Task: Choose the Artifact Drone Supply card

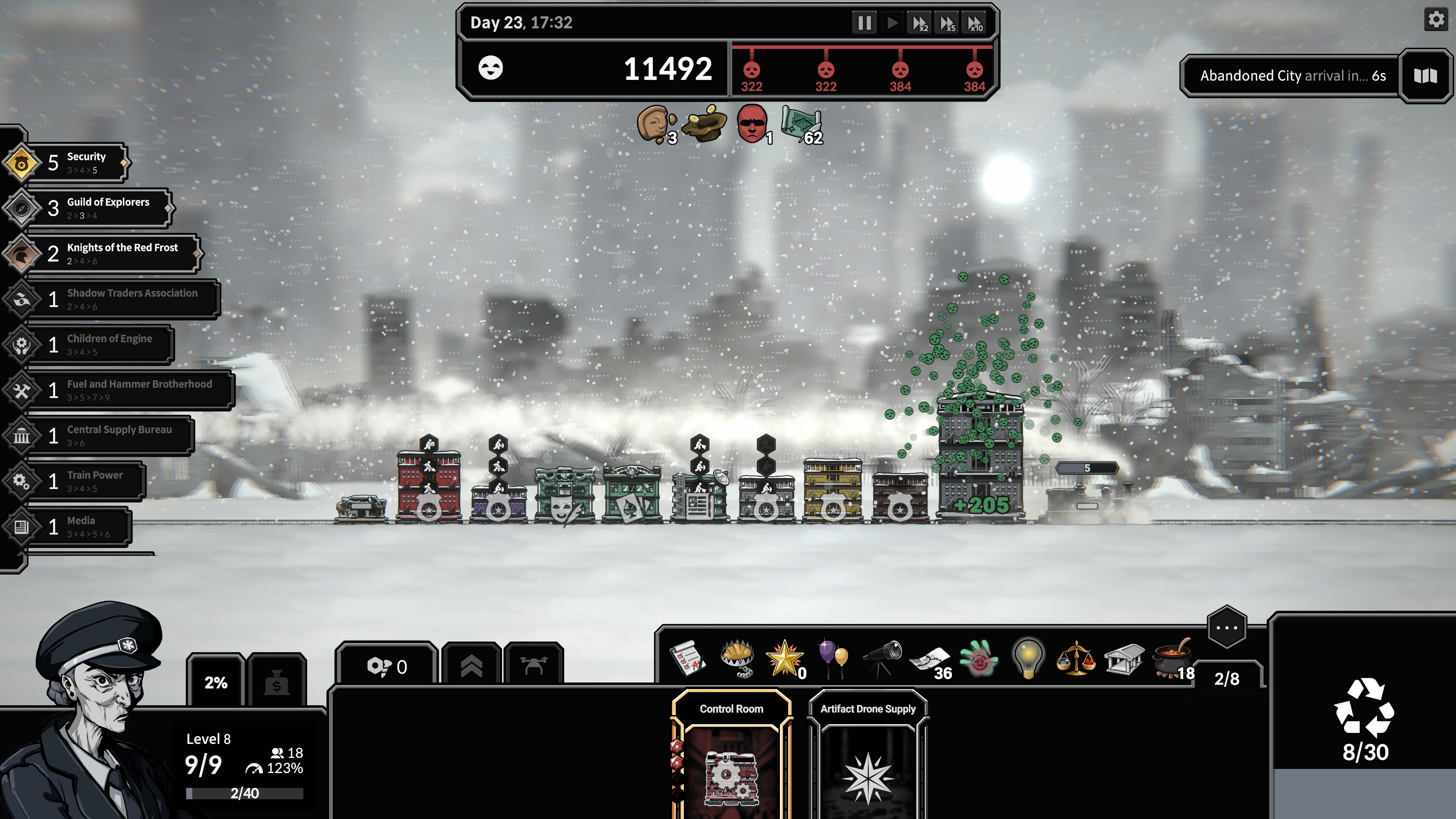Action: coord(868,758)
